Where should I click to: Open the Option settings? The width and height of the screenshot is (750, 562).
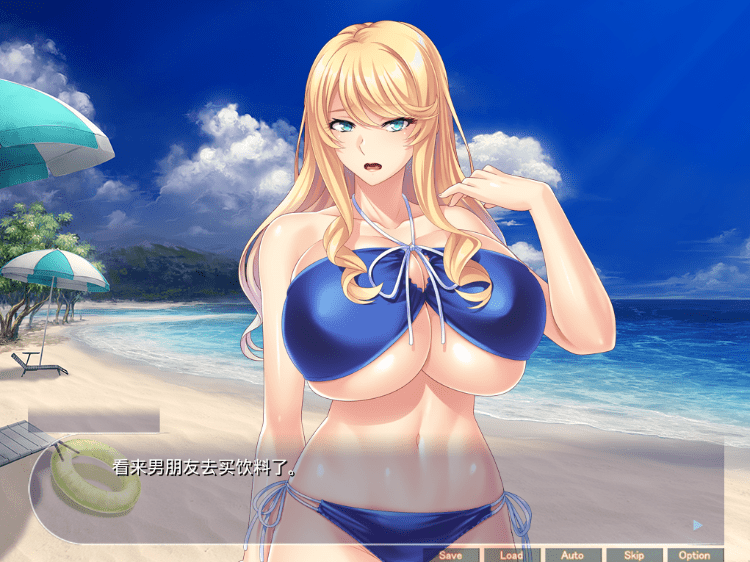pos(694,555)
